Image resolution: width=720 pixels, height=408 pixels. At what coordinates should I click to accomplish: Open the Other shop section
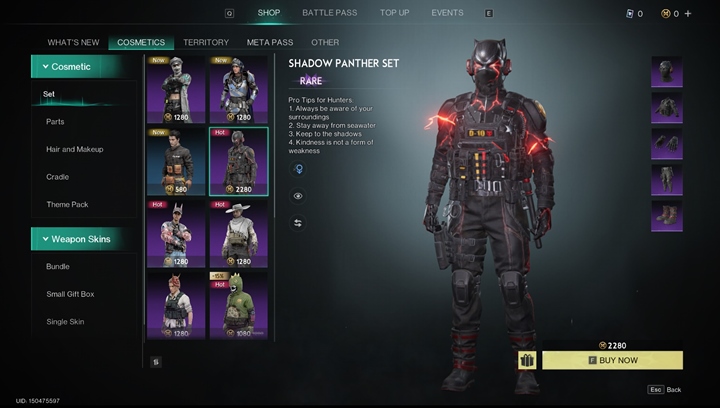[x=325, y=43]
